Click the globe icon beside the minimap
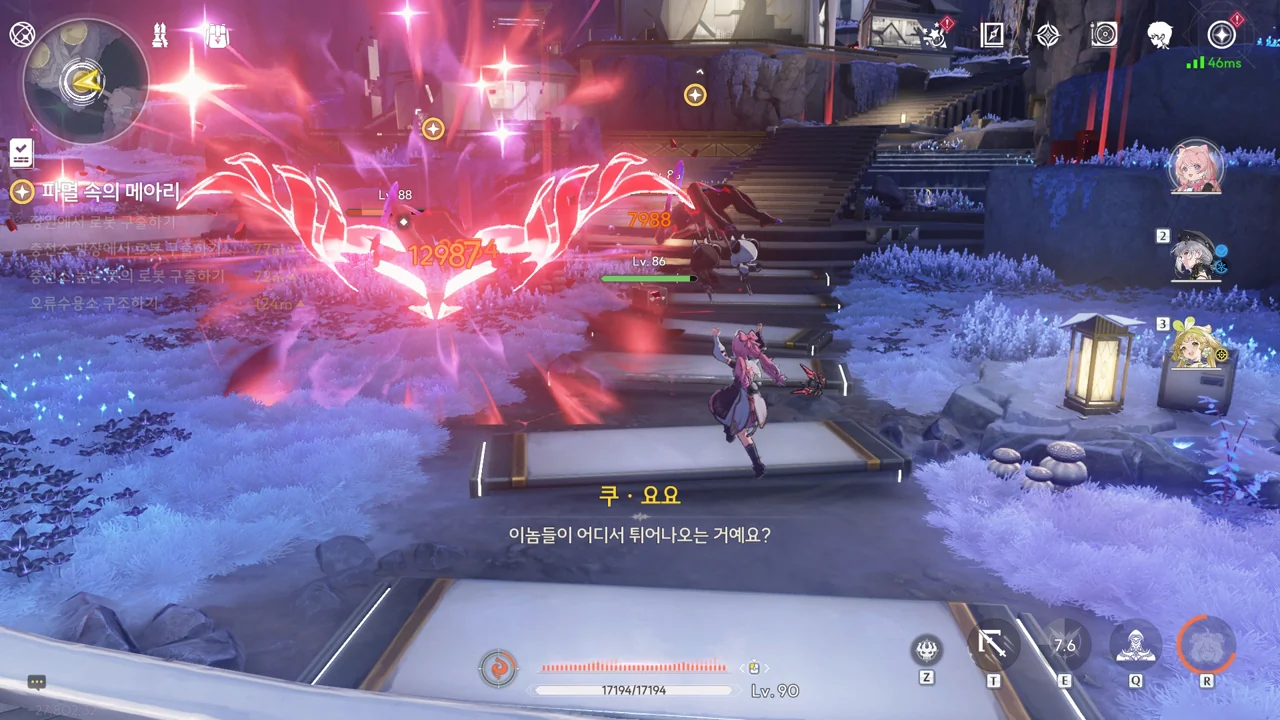 tap(22, 35)
